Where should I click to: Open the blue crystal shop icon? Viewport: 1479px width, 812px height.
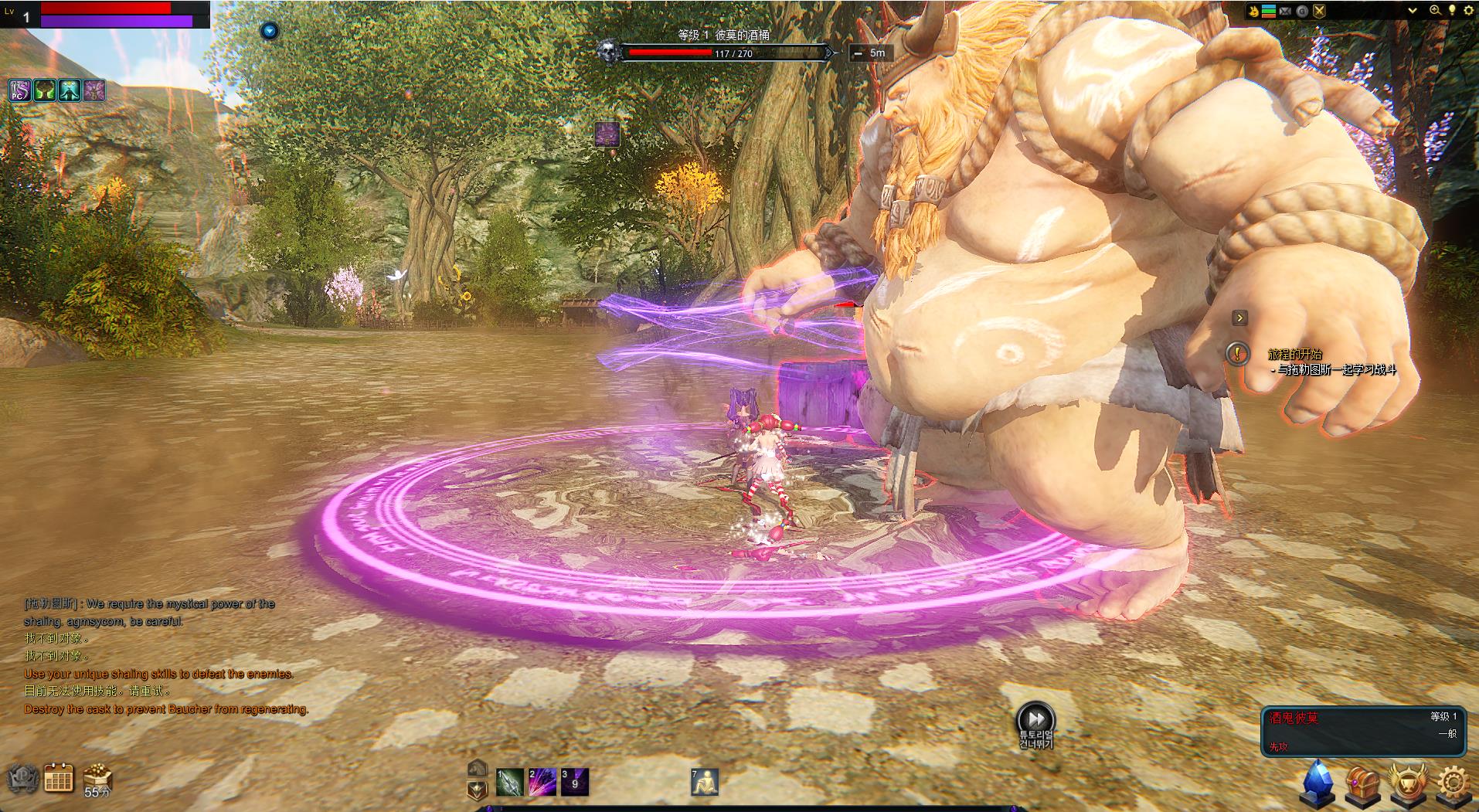coord(1319,782)
